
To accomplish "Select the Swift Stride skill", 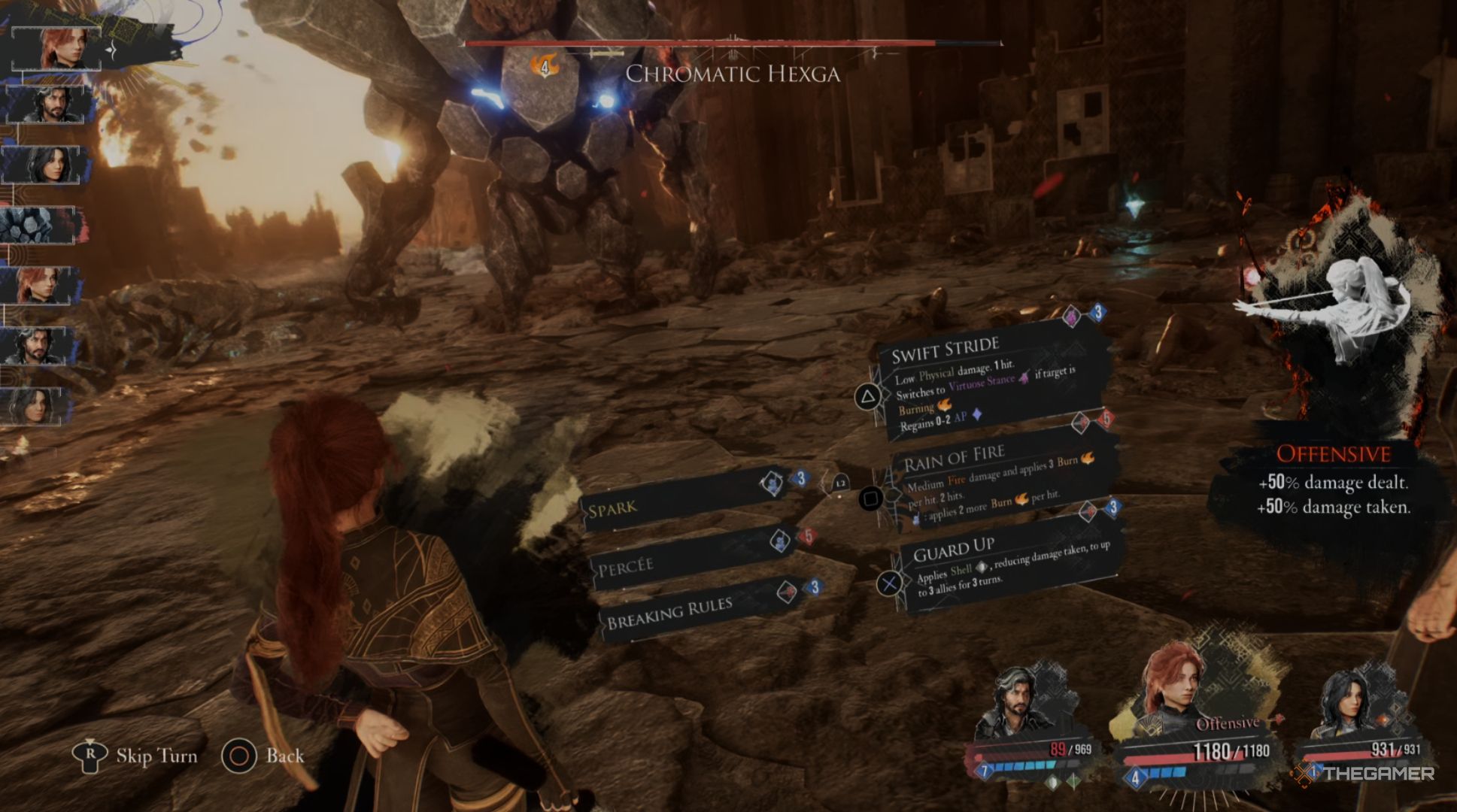I will (x=985, y=383).
